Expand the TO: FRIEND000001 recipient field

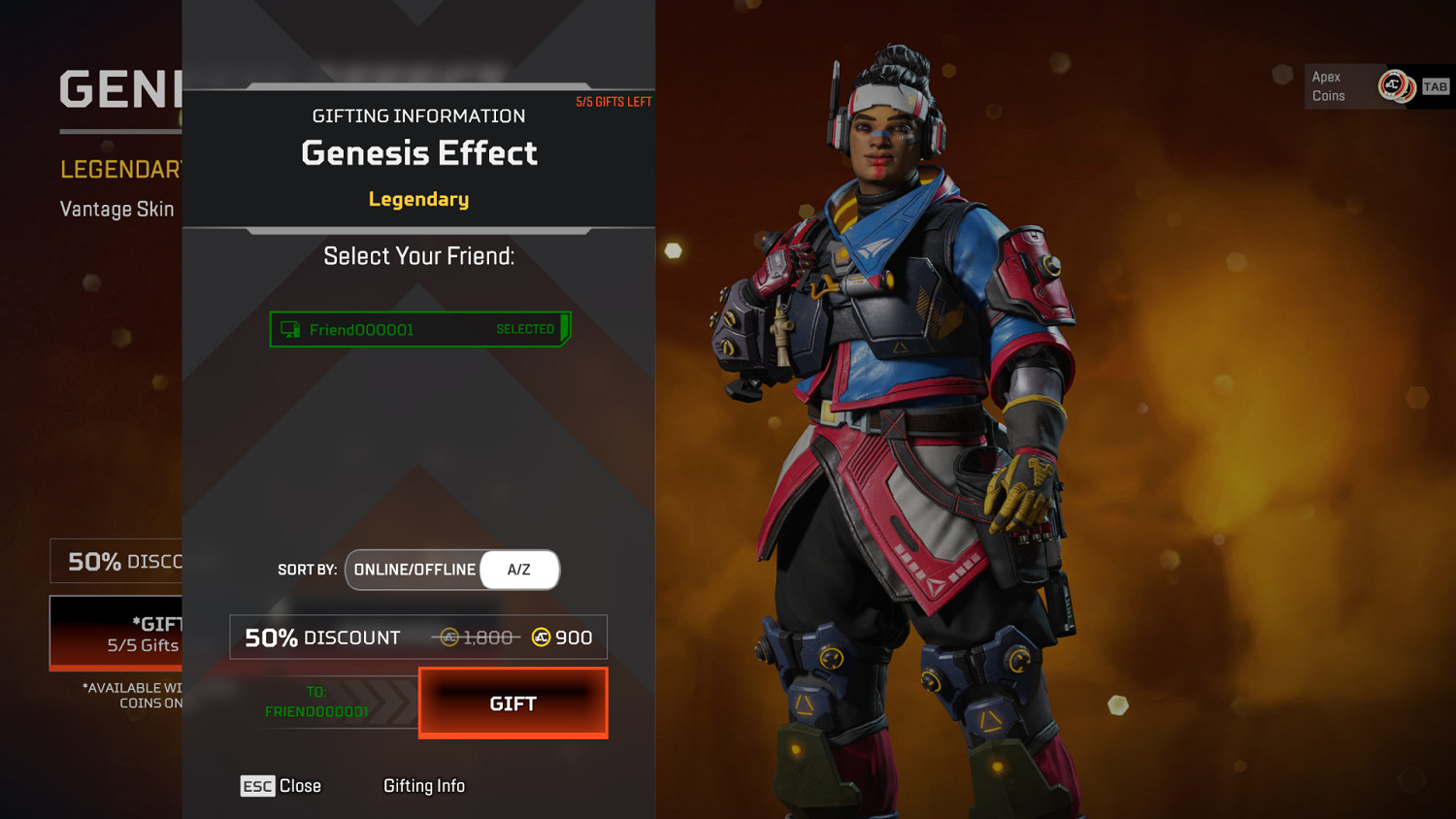(x=317, y=703)
